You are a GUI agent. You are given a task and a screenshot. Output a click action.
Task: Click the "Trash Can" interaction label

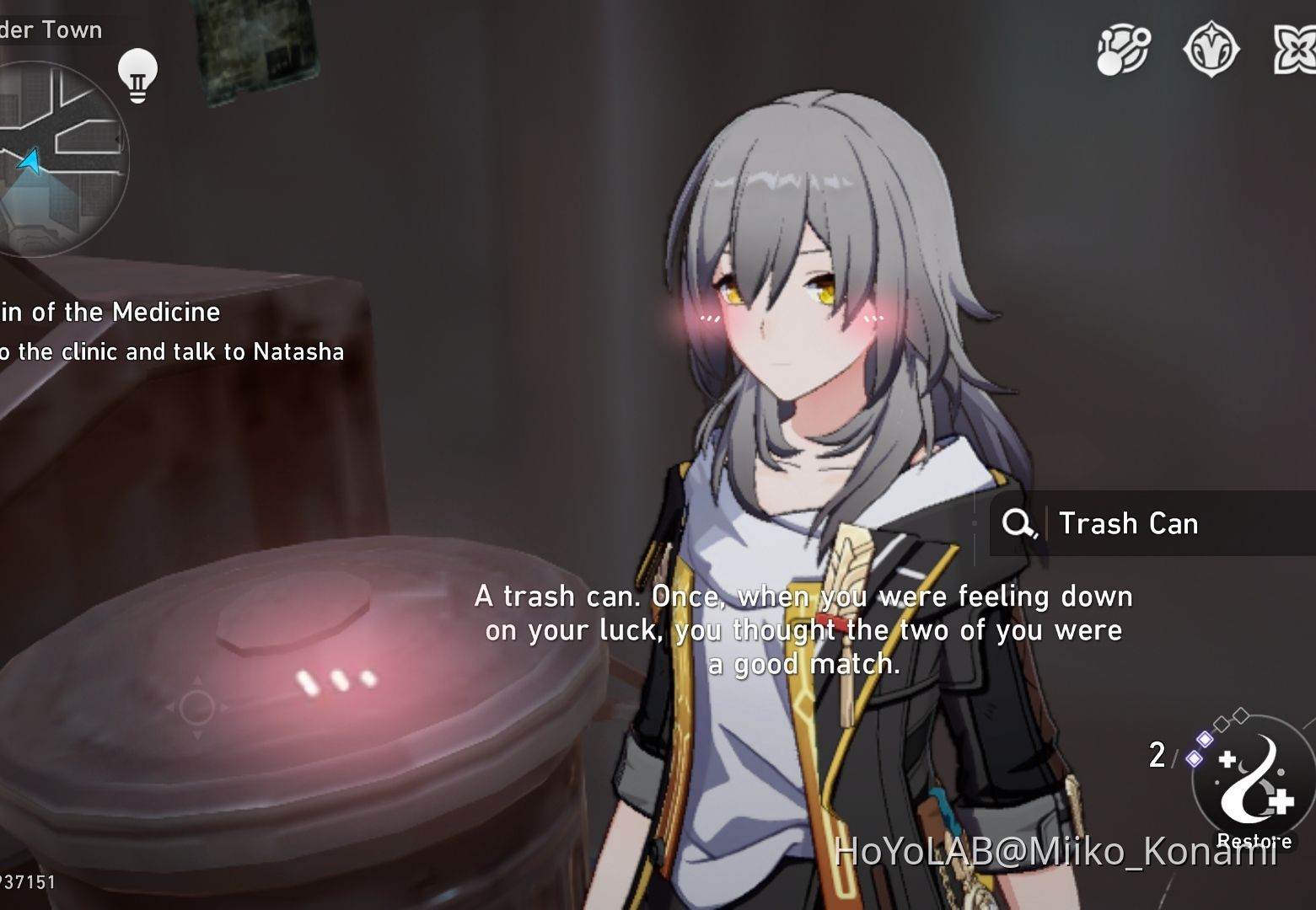click(1128, 523)
